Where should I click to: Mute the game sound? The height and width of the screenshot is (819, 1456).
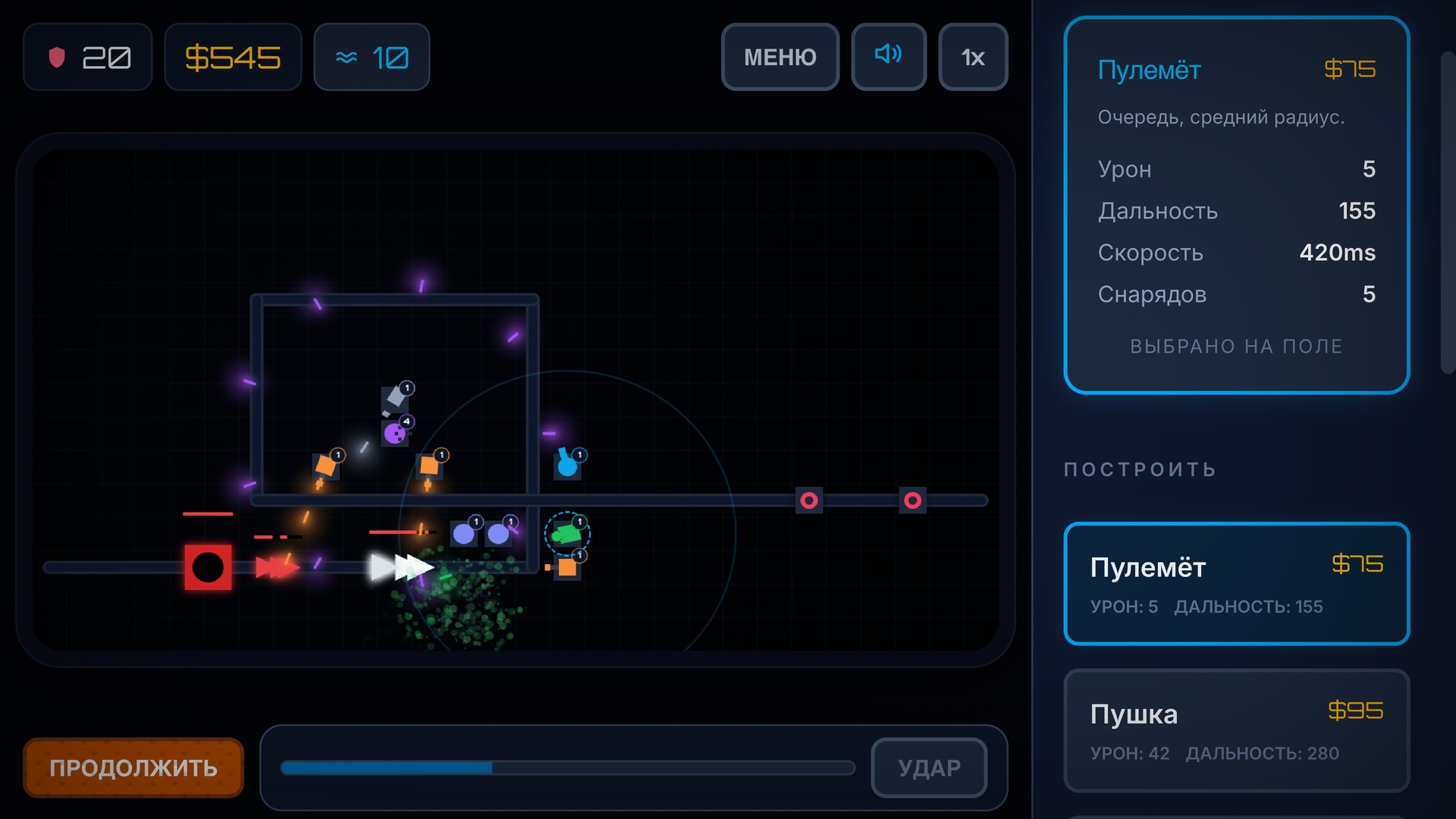(x=888, y=56)
